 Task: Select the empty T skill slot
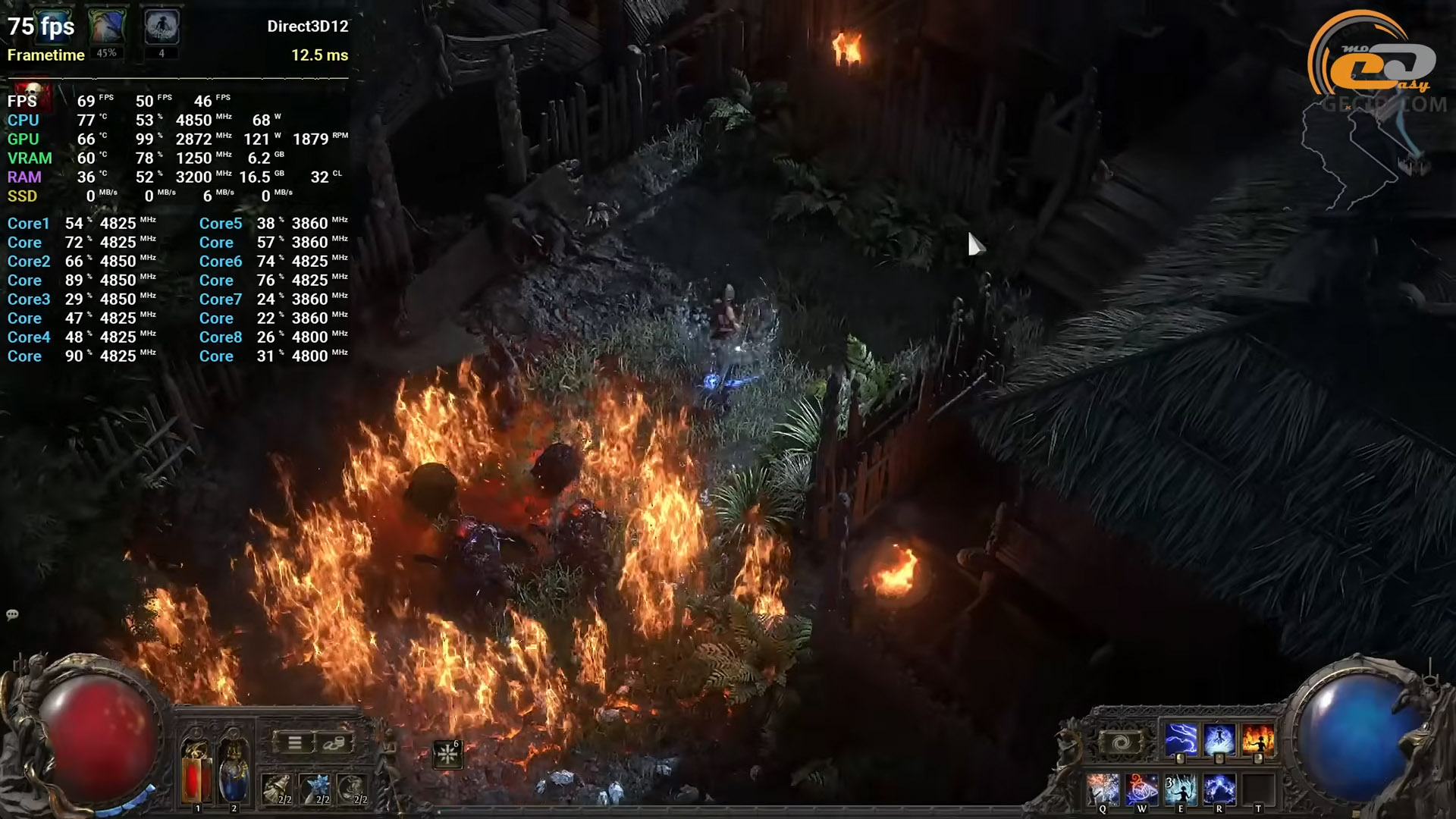[1258, 789]
